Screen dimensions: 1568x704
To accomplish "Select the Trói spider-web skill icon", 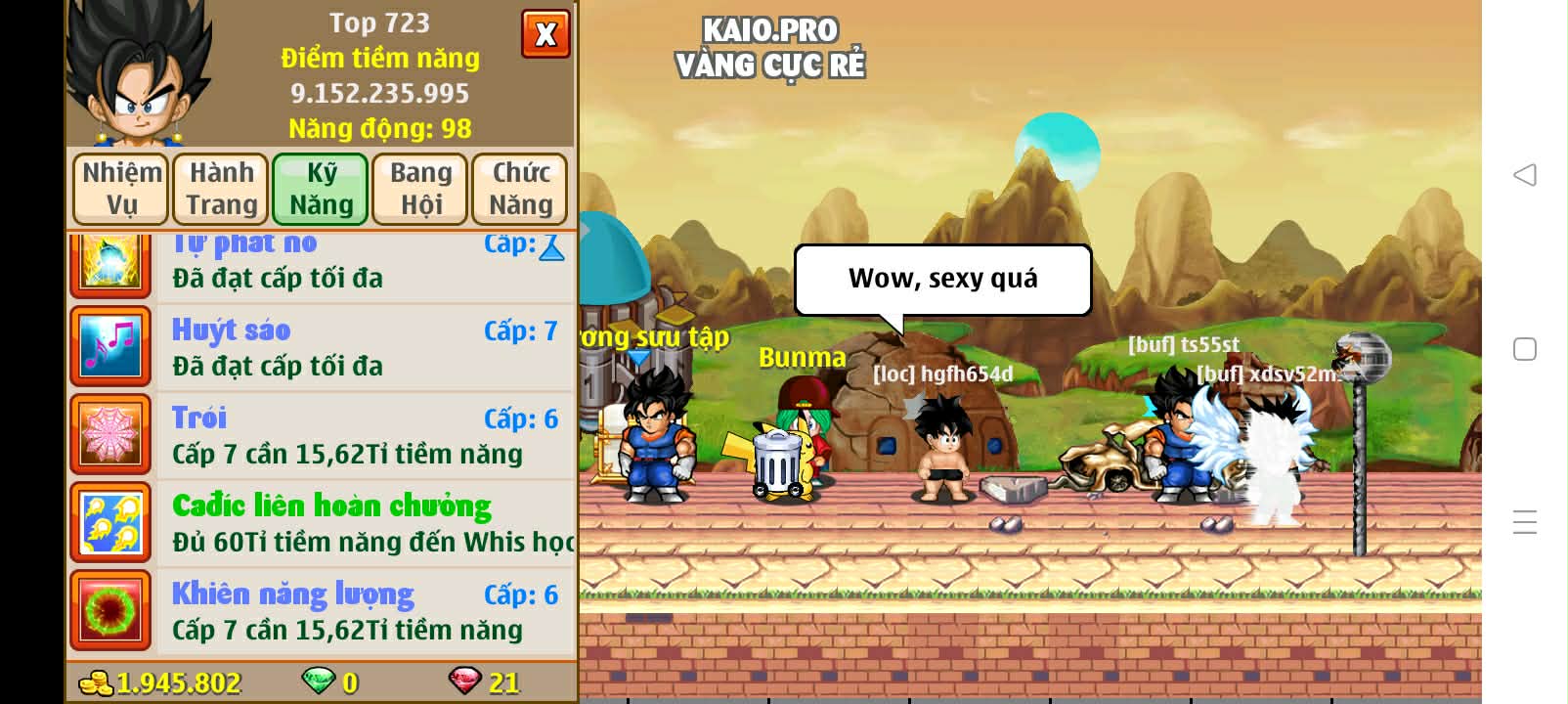I will [x=109, y=434].
